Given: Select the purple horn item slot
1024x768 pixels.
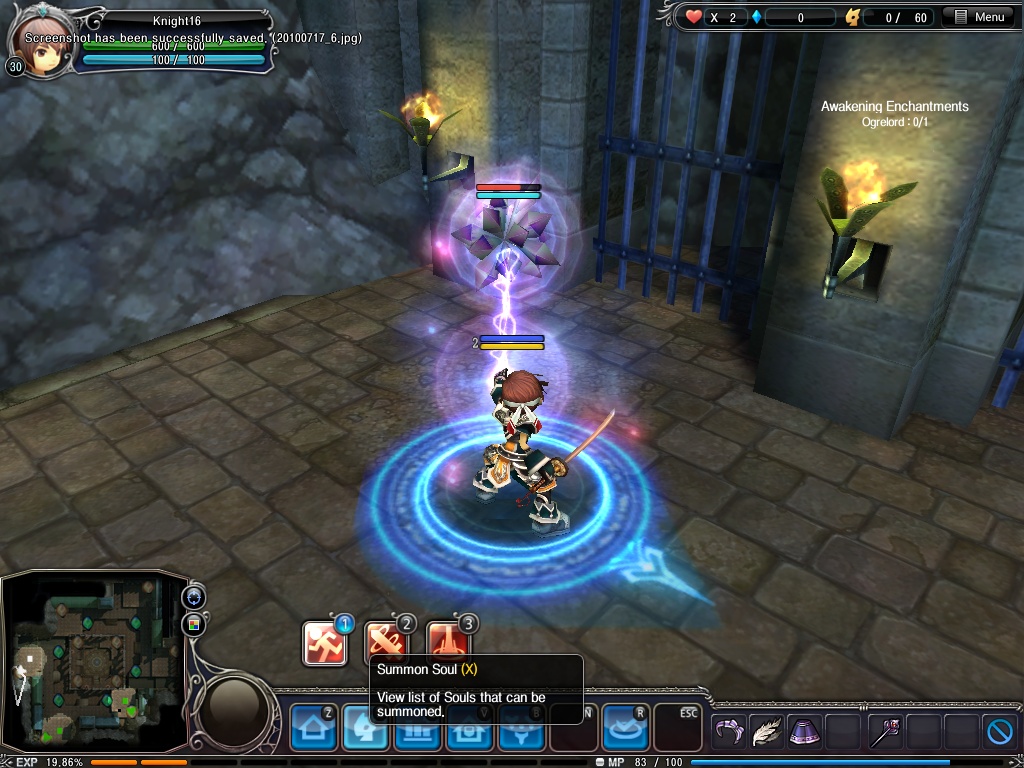Looking at the screenshot, I should [728, 733].
